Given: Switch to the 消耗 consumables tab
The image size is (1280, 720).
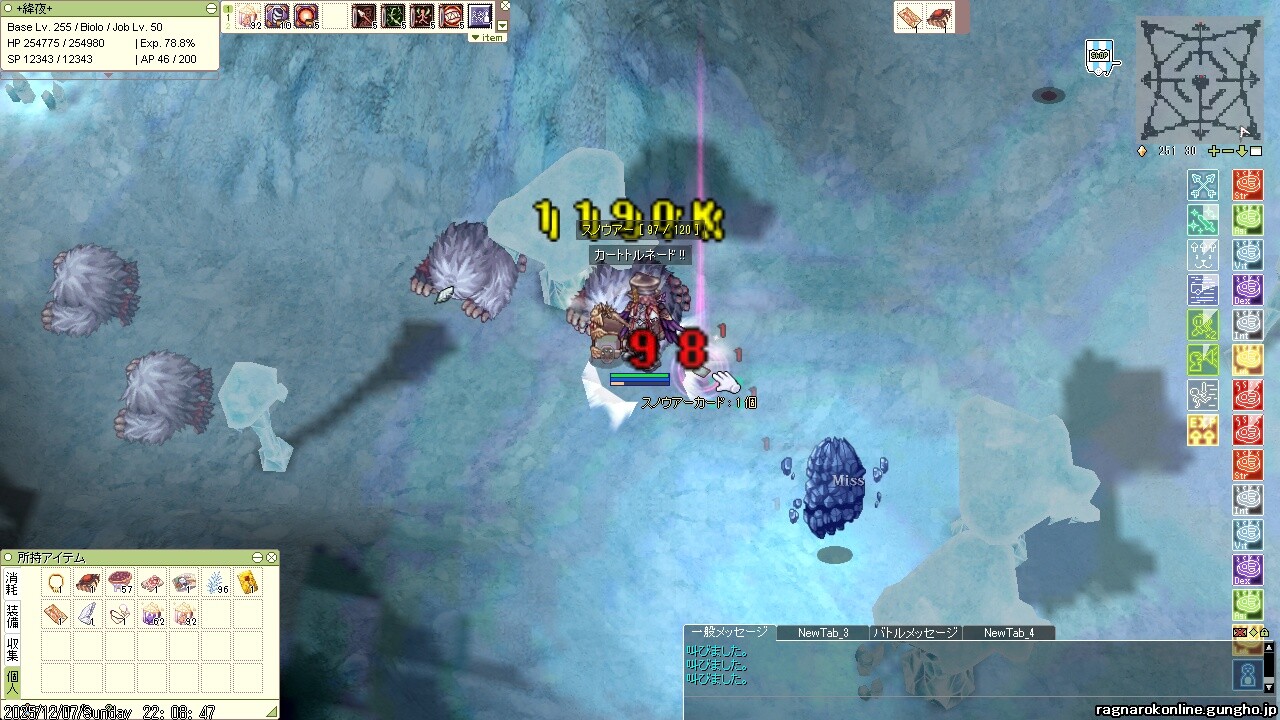Looking at the screenshot, I should pos(12,583).
